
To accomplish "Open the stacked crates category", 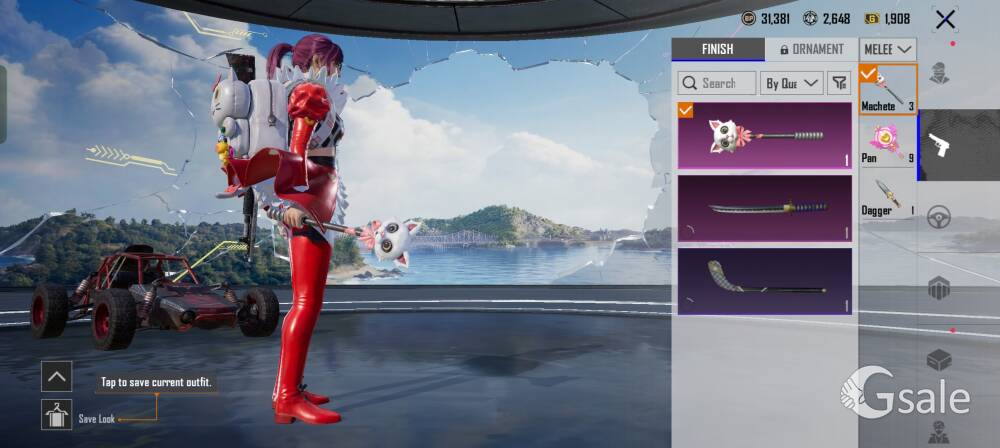I will [938, 289].
